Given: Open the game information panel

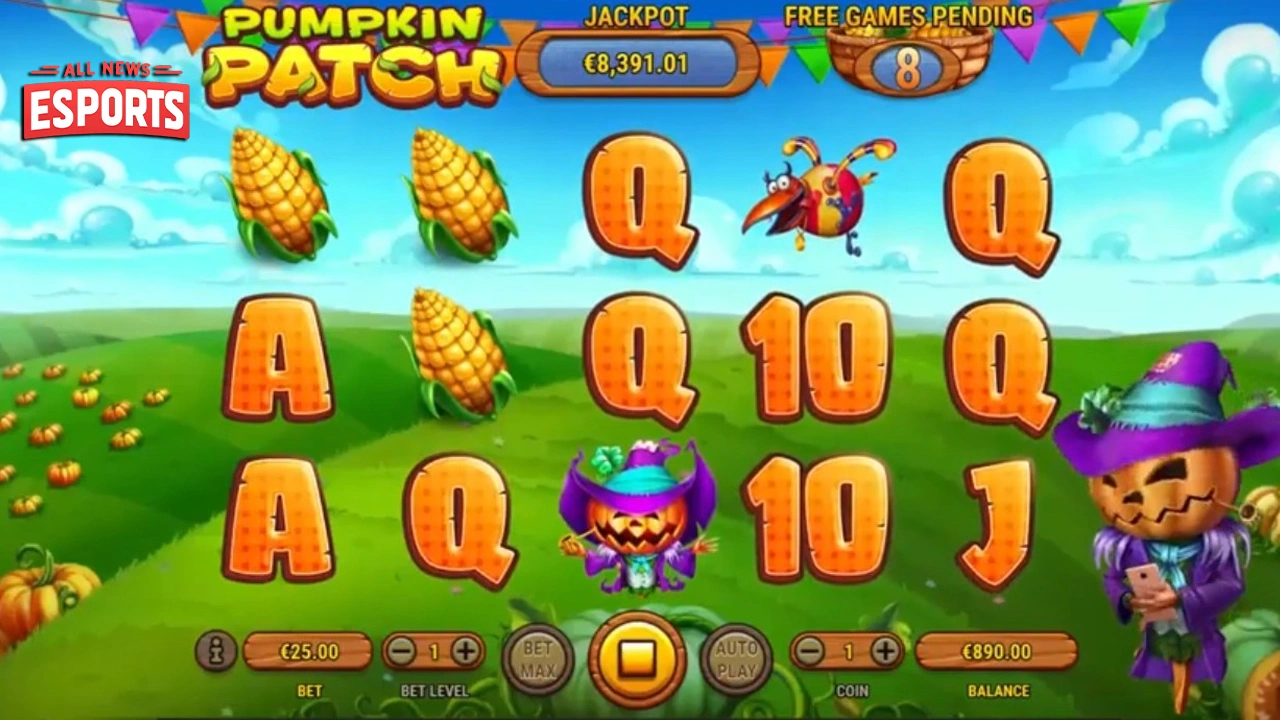Looking at the screenshot, I should (x=214, y=650).
